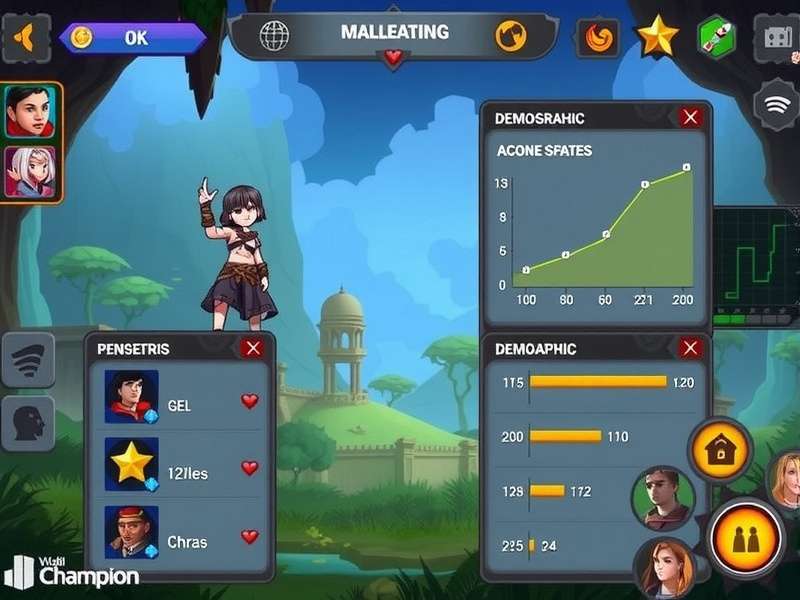Choose the Chras character row

(180, 539)
